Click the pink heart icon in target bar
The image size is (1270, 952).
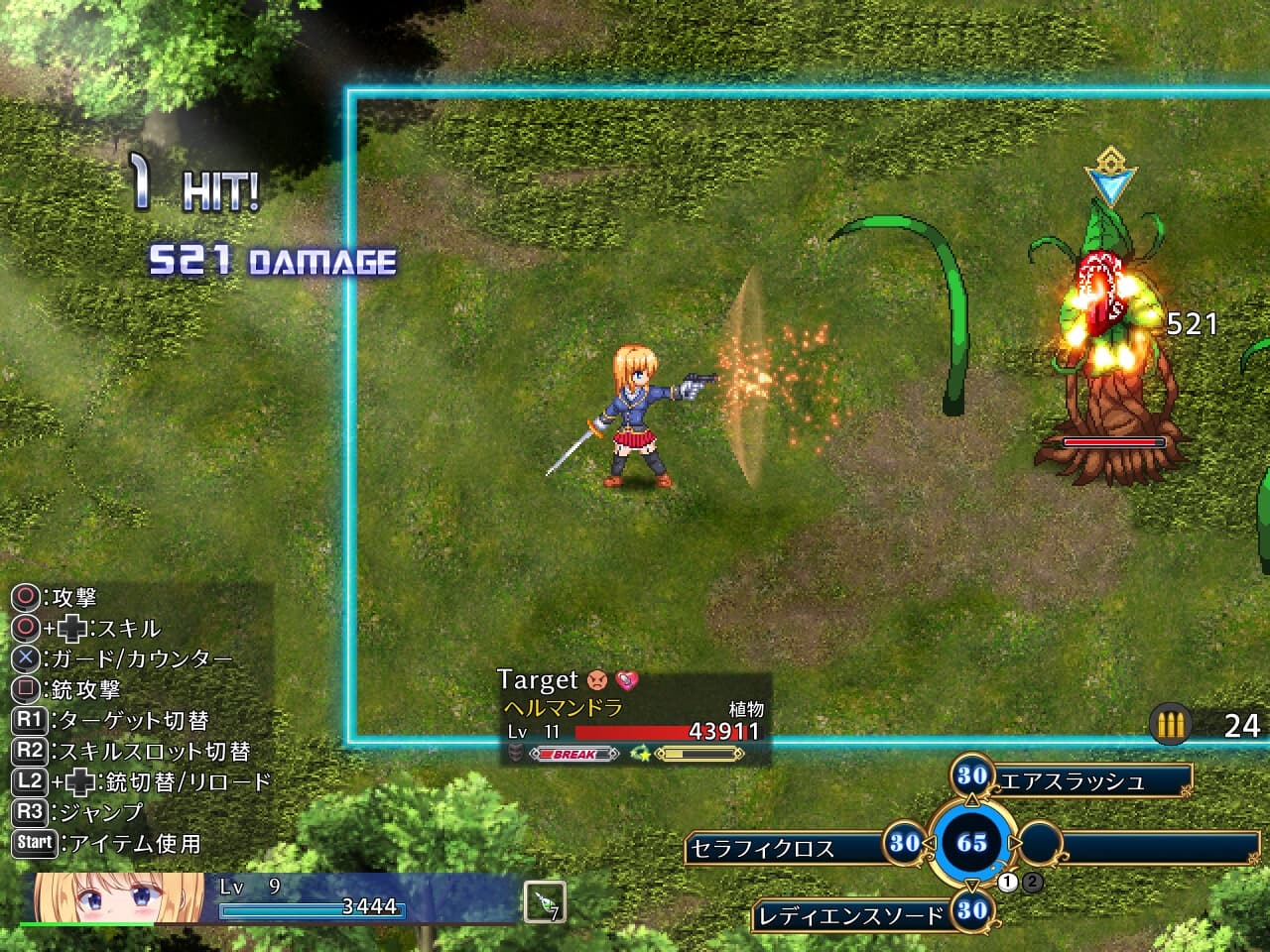629,682
